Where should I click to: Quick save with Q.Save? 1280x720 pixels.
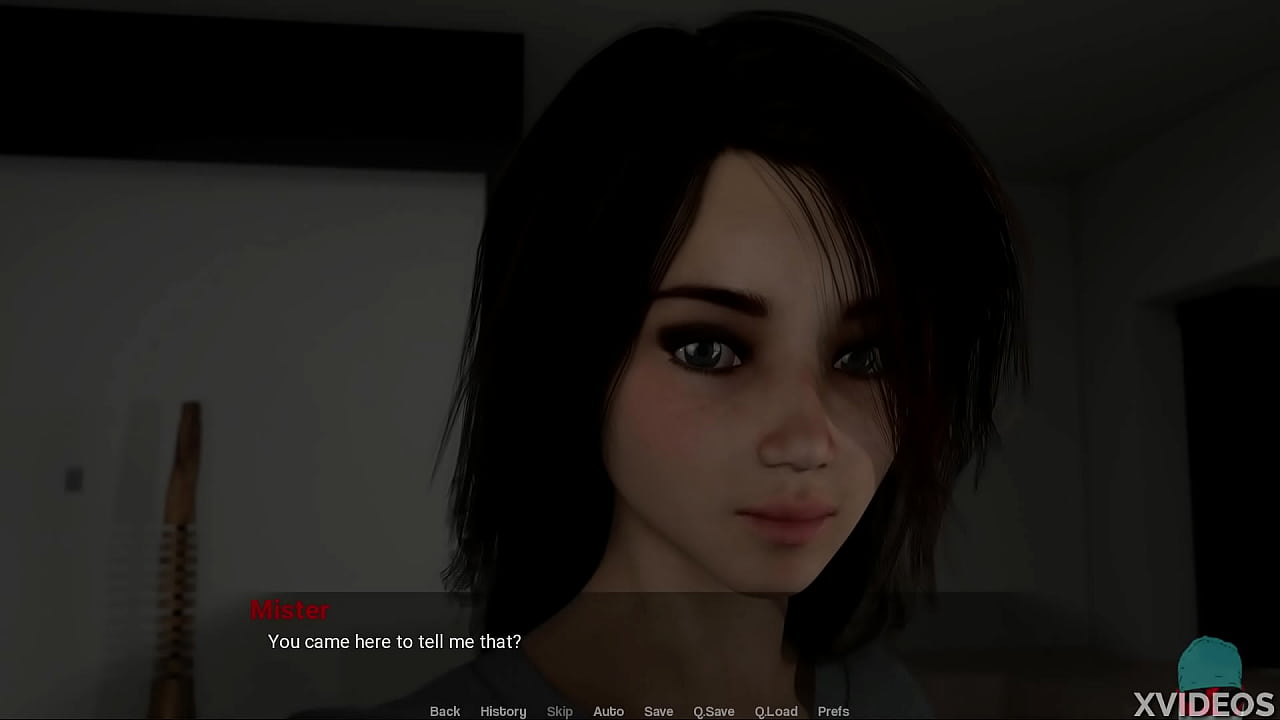pyautogui.click(x=714, y=711)
